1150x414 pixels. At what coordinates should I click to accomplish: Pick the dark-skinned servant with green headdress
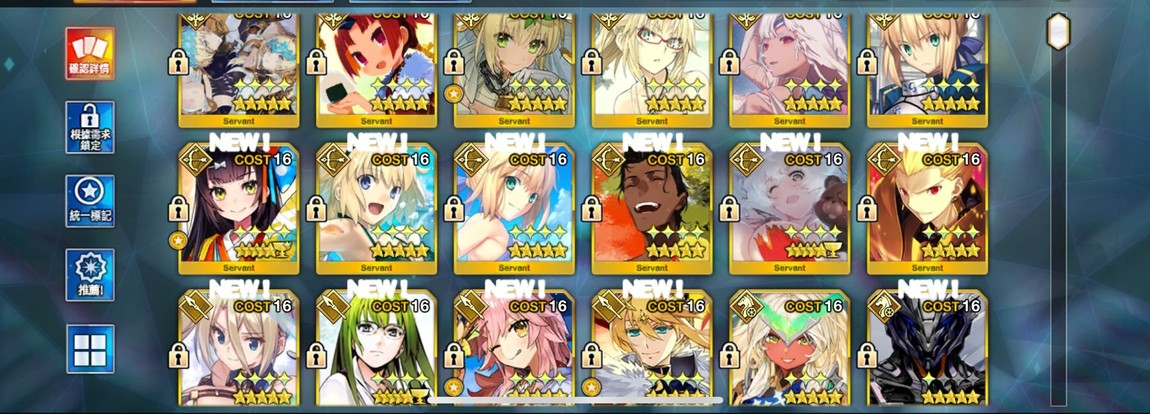point(789,352)
